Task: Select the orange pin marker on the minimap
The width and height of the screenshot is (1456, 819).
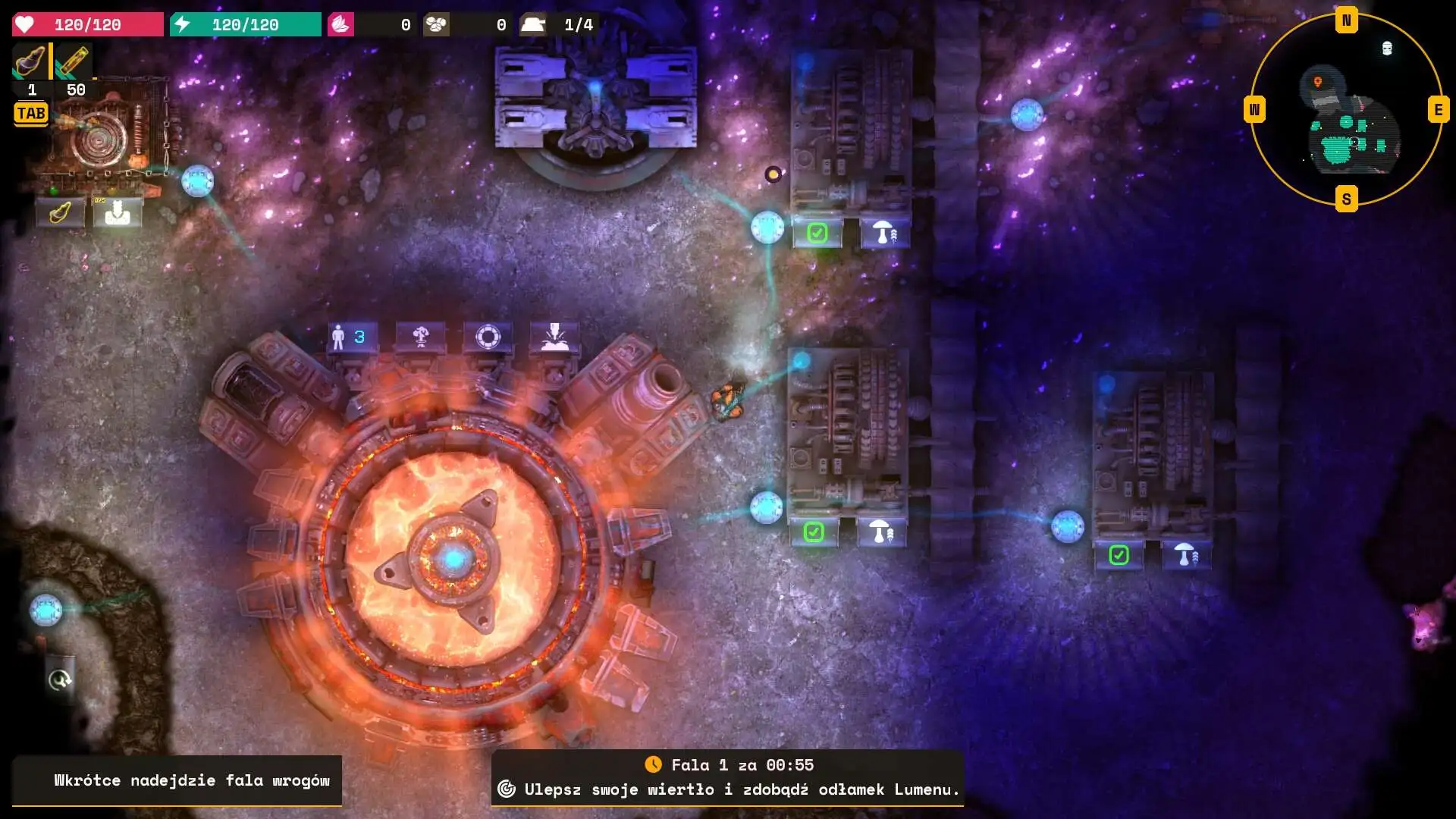Action: click(x=1318, y=82)
